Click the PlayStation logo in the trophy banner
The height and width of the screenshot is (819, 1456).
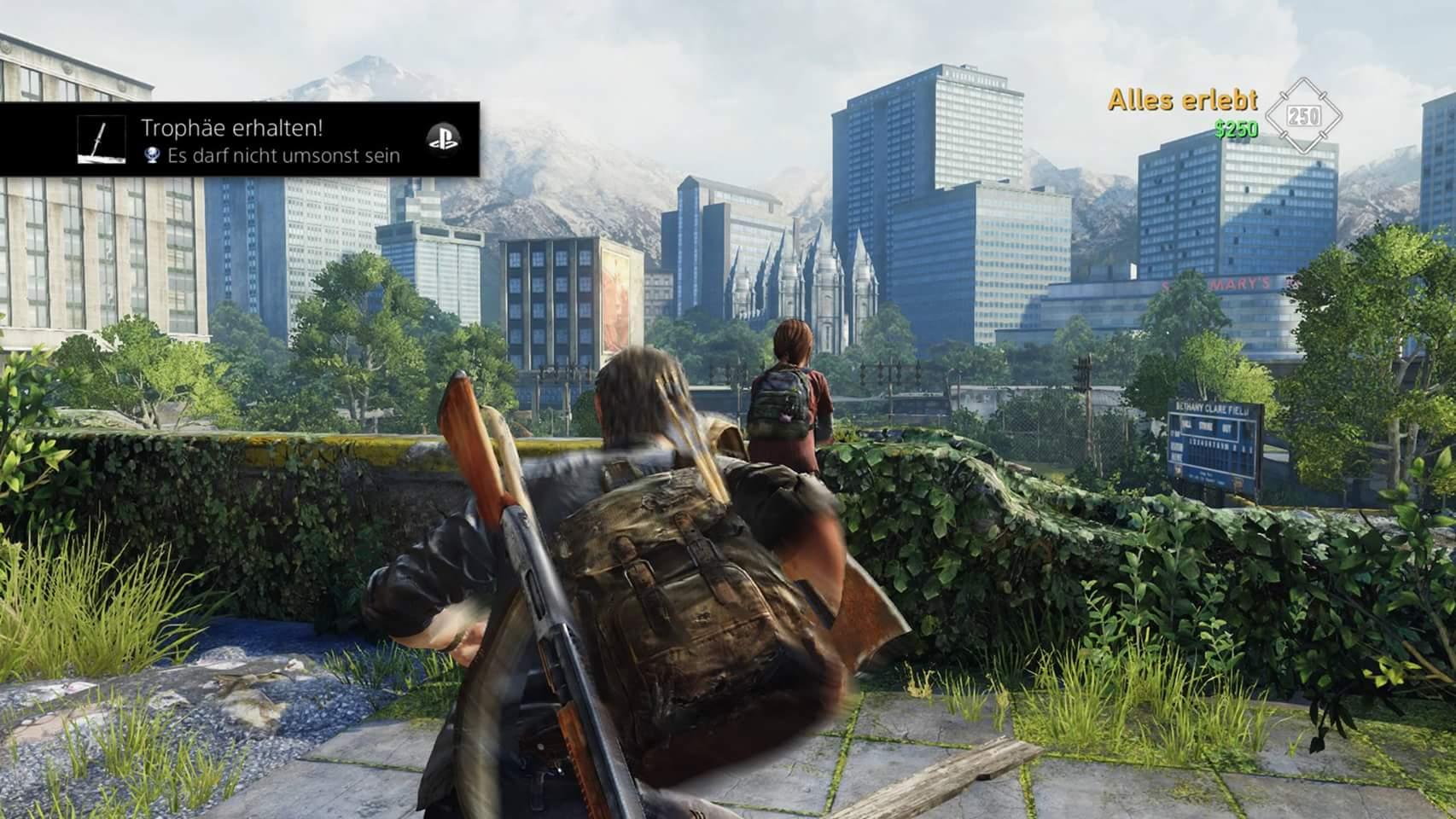pos(443,140)
